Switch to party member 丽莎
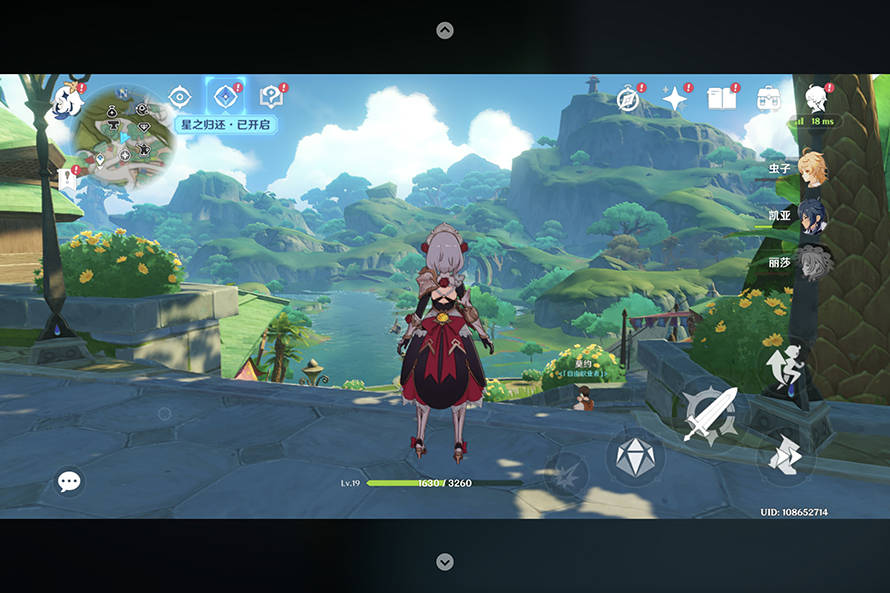 (x=811, y=263)
